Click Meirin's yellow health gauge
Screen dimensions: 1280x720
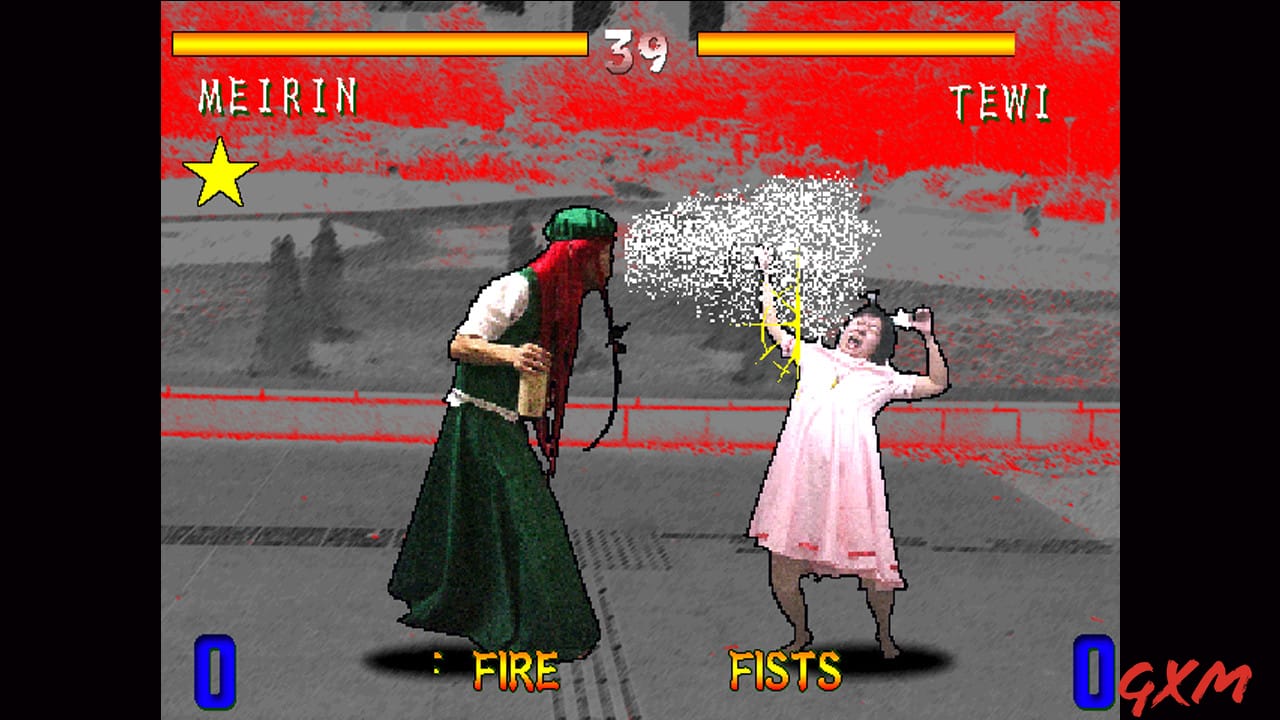[x=380, y=43]
